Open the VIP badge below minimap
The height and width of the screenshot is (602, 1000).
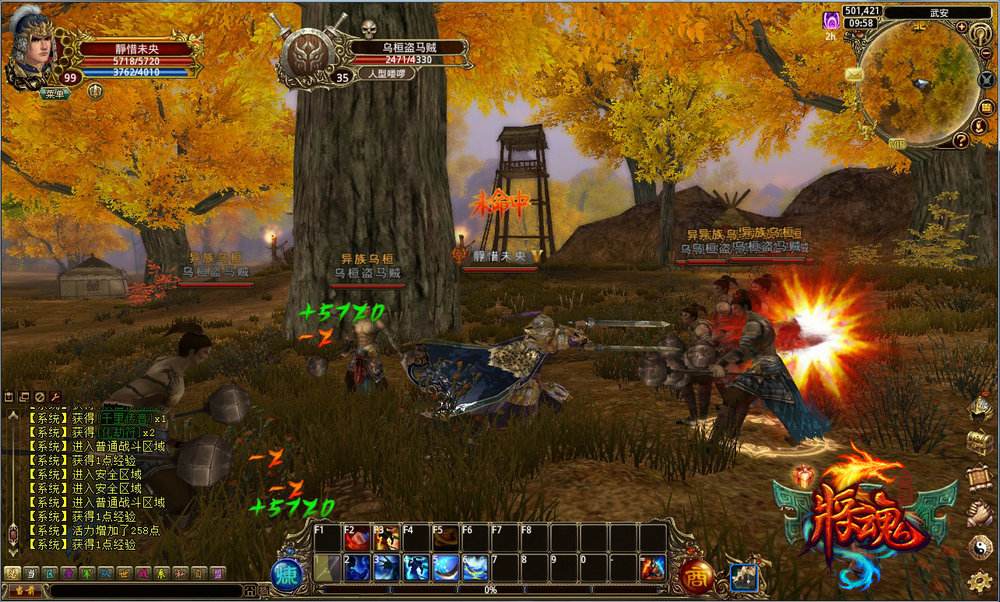click(896, 144)
